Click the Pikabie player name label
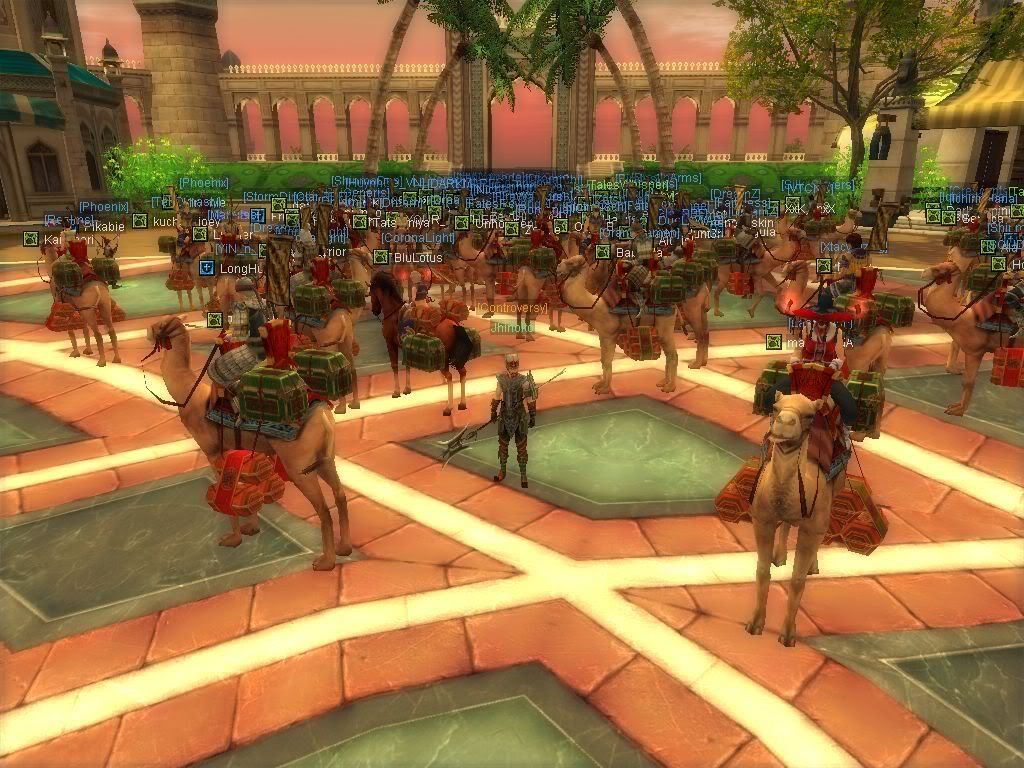The height and width of the screenshot is (768, 1024). pos(103,226)
